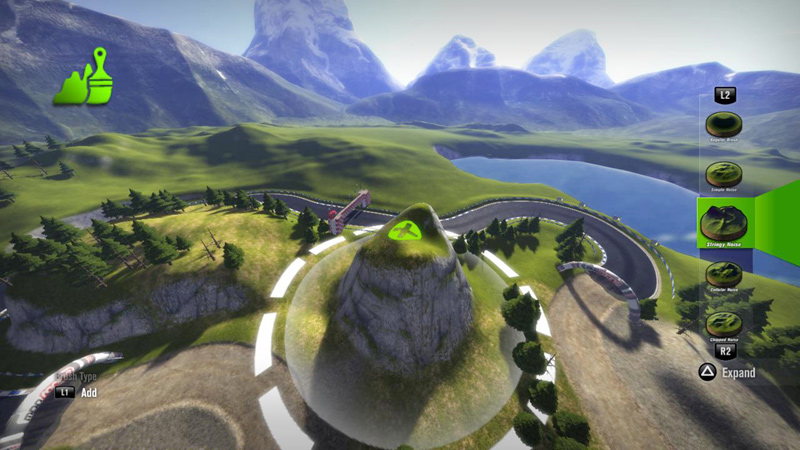Choose the Chipped Noise brush

point(724,323)
